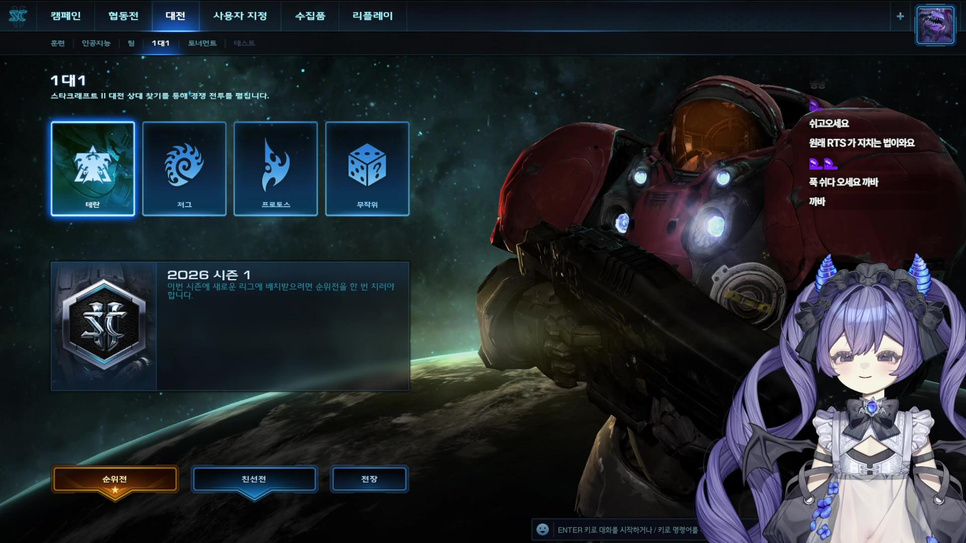Open the 토너먼트 (Tournament) sub-tab
The image size is (966, 543).
pyautogui.click(x=202, y=44)
